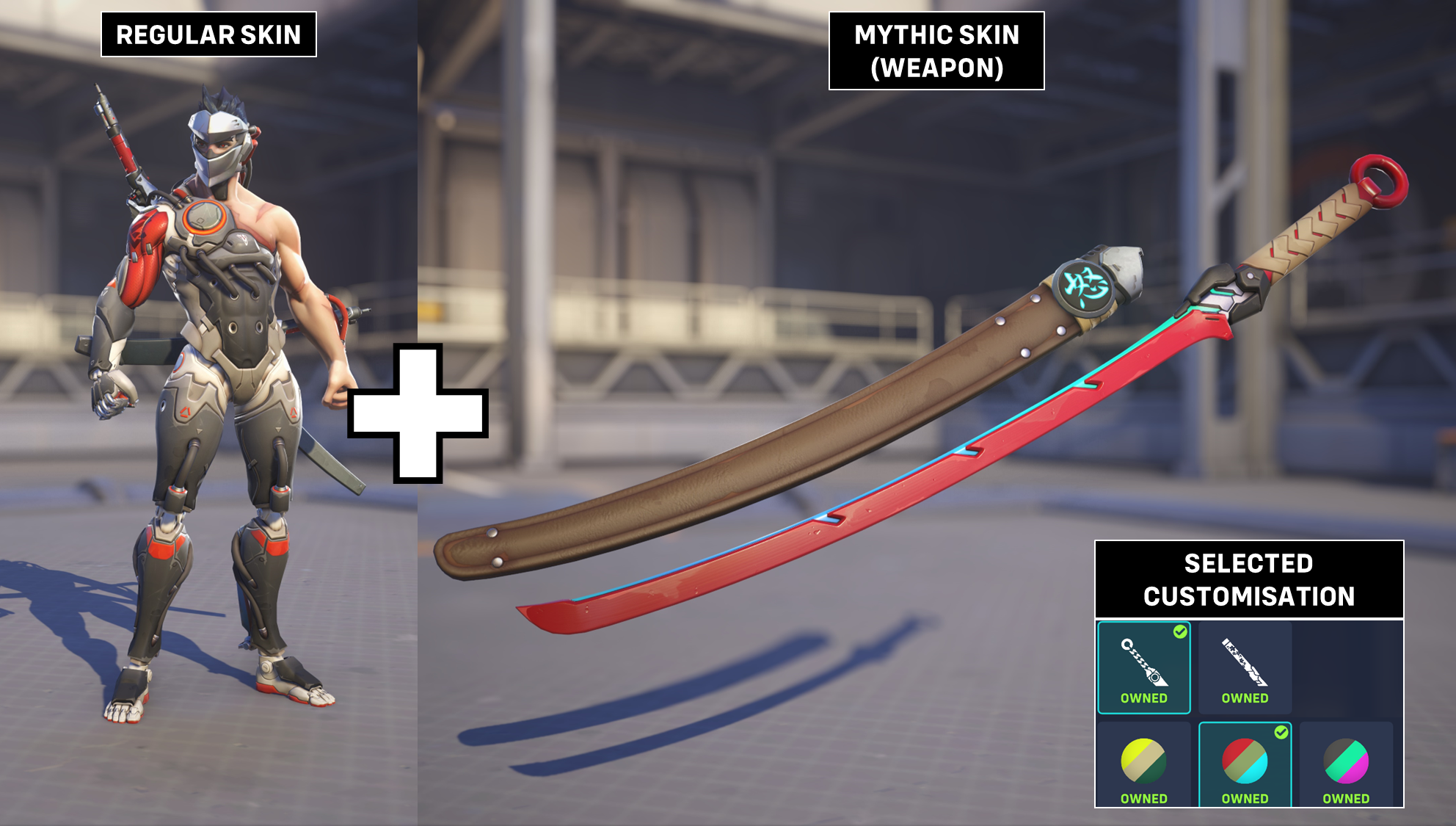This screenshot has height=826, width=1456.
Task: Click the green checkmark on the red-cyan color tile
Action: click(x=1282, y=731)
